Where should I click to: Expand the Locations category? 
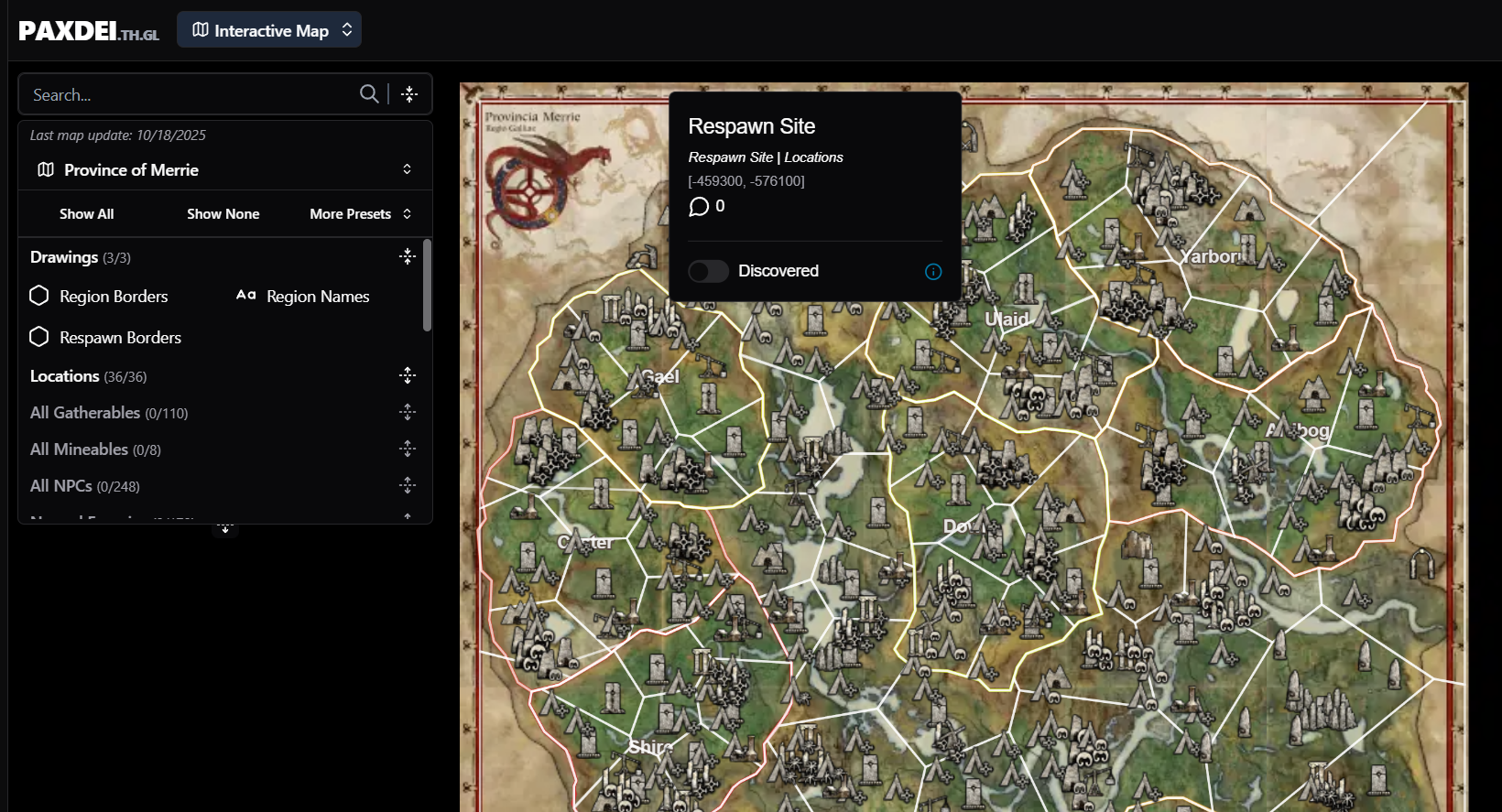[x=408, y=375]
